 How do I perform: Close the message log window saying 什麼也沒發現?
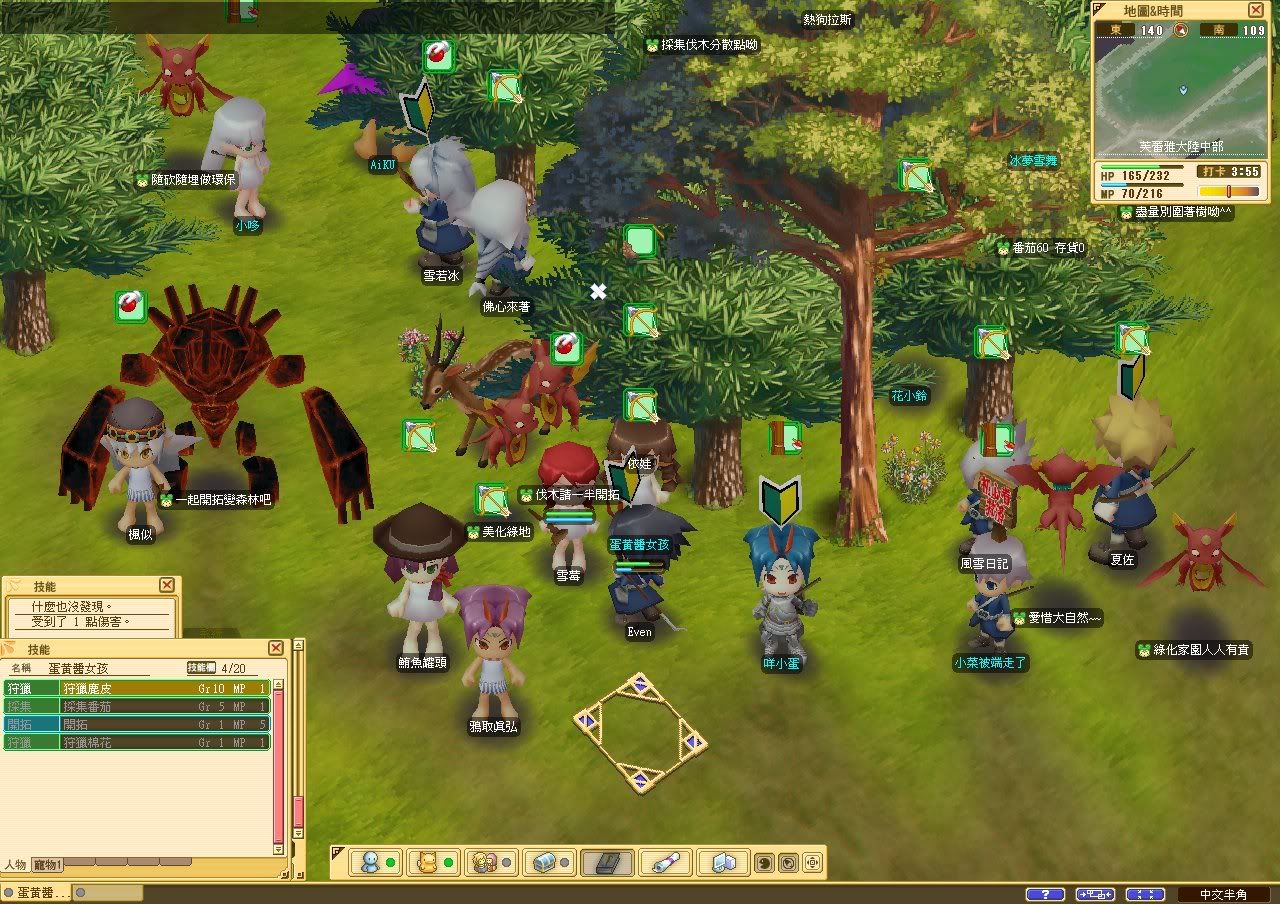167,585
